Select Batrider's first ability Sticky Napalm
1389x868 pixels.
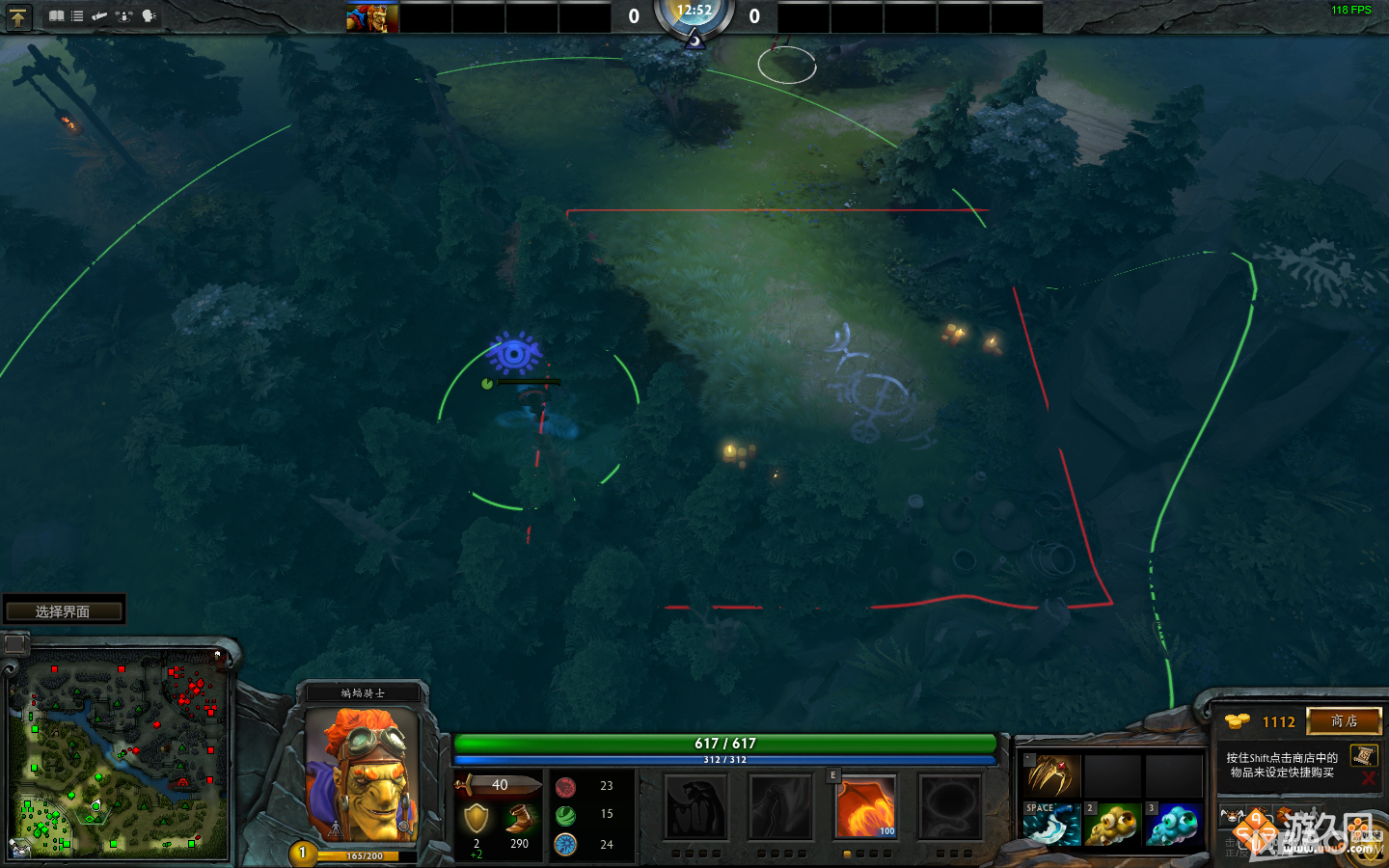pyautogui.click(x=696, y=808)
